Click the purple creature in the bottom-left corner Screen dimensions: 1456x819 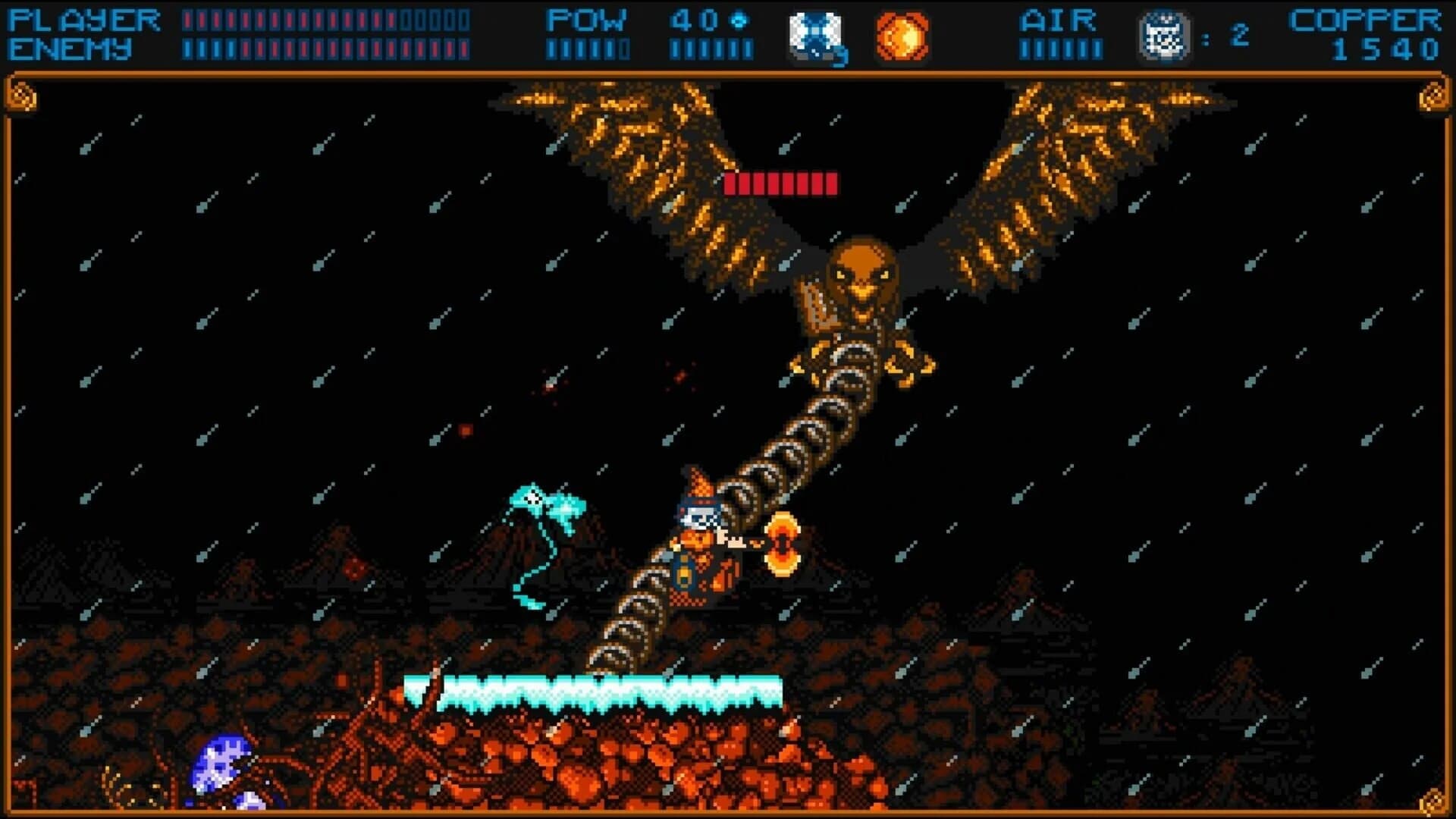click(x=220, y=766)
